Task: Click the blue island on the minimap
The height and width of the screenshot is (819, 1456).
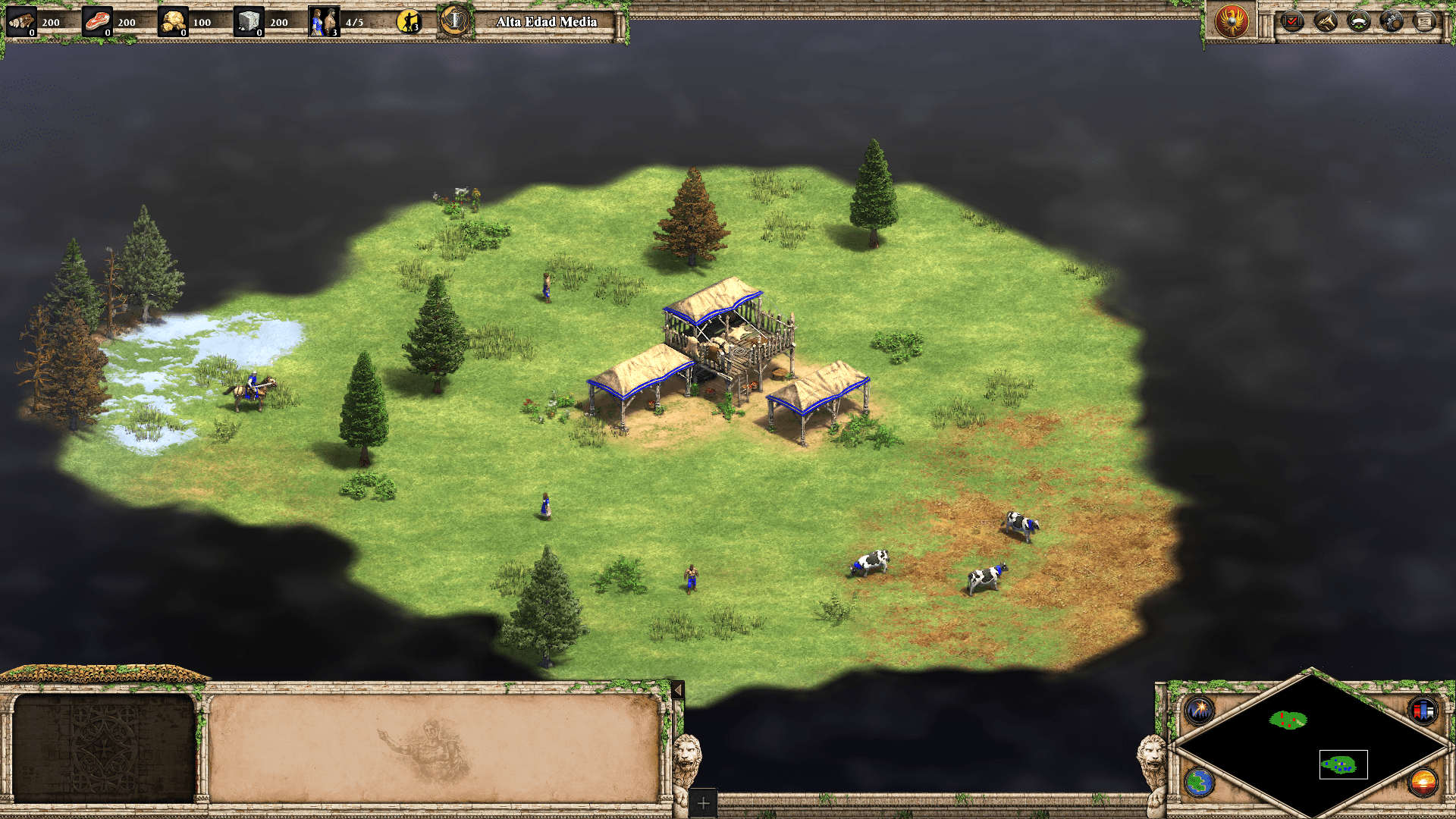Action: [1339, 764]
